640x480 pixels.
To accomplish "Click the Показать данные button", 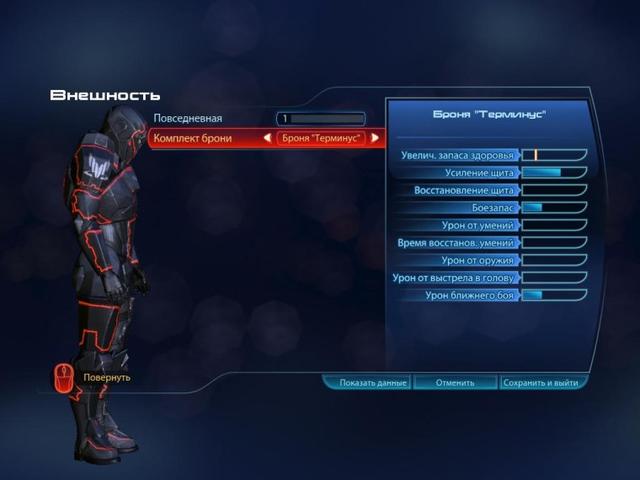I will (x=366, y=383).
